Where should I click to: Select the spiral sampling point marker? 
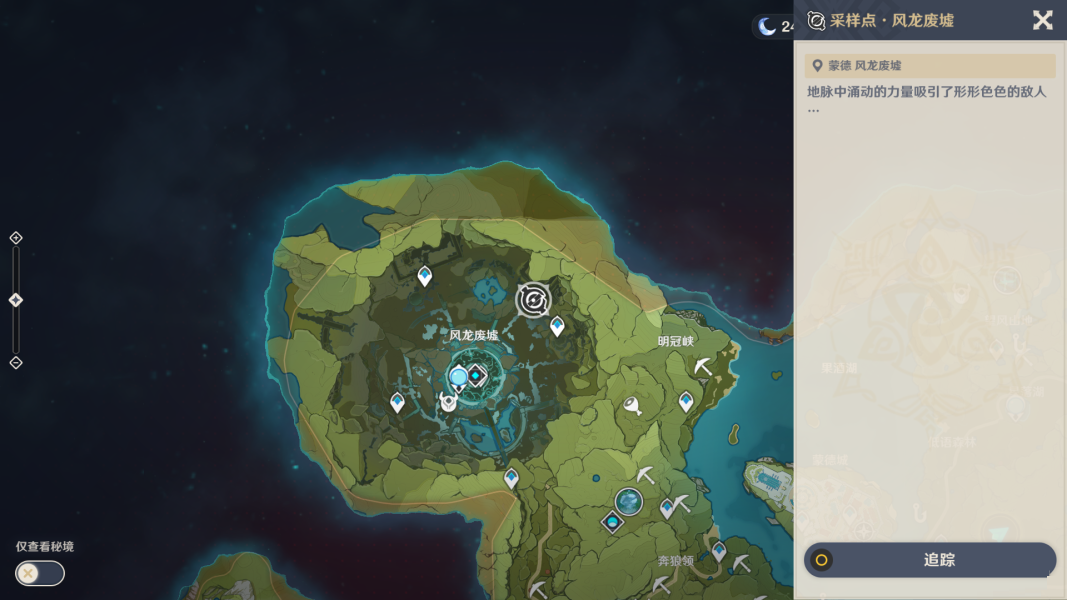coord(533,299)
